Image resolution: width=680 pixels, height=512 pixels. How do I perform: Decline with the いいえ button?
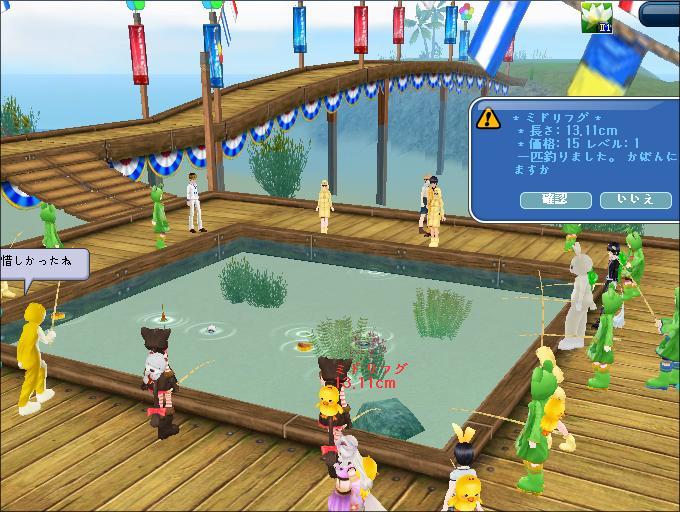tap(635, 200)
